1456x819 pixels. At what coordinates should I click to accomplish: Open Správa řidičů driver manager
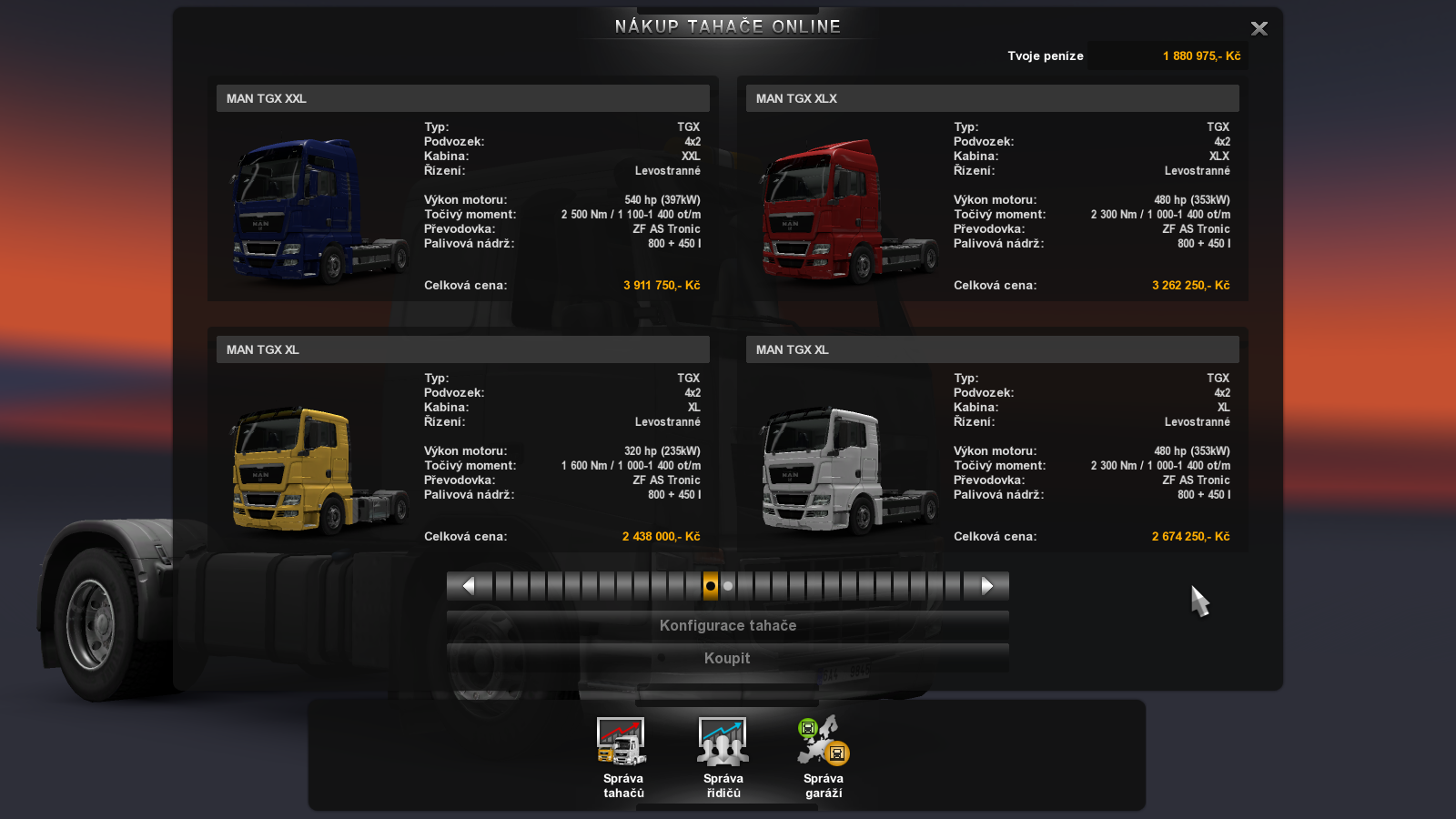pos(723,756)
